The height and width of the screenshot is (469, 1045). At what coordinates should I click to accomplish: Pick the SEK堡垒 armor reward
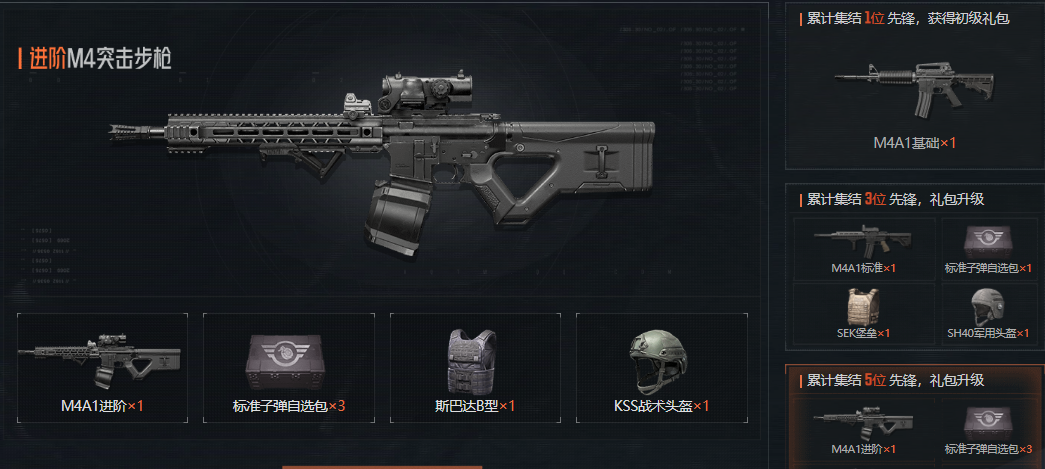click(x=863, y=312)
